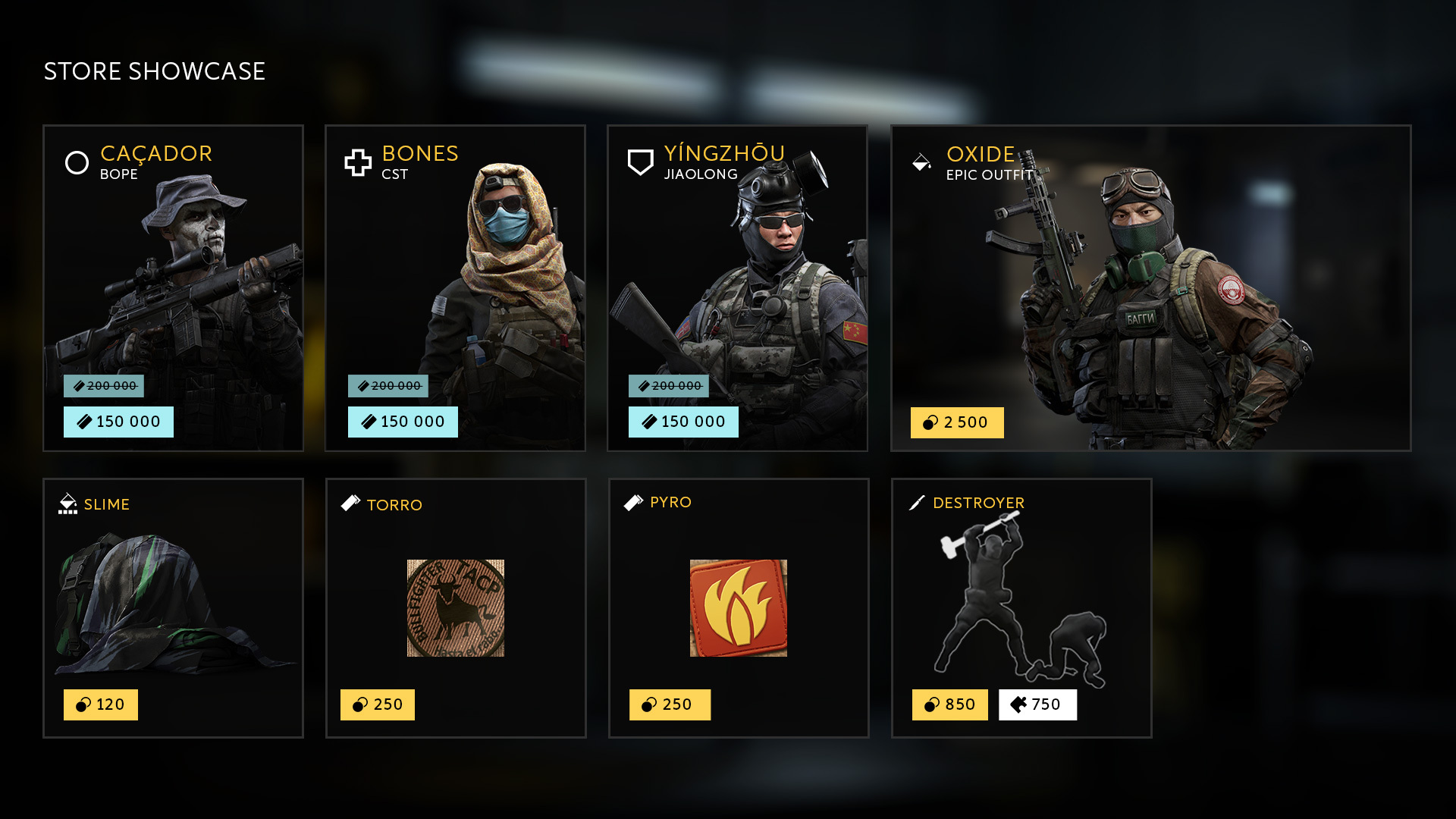This screenshot has width=1456, height=819.
Task: Purchase Slime for 120 coins
Action: (x=101, y=704)
